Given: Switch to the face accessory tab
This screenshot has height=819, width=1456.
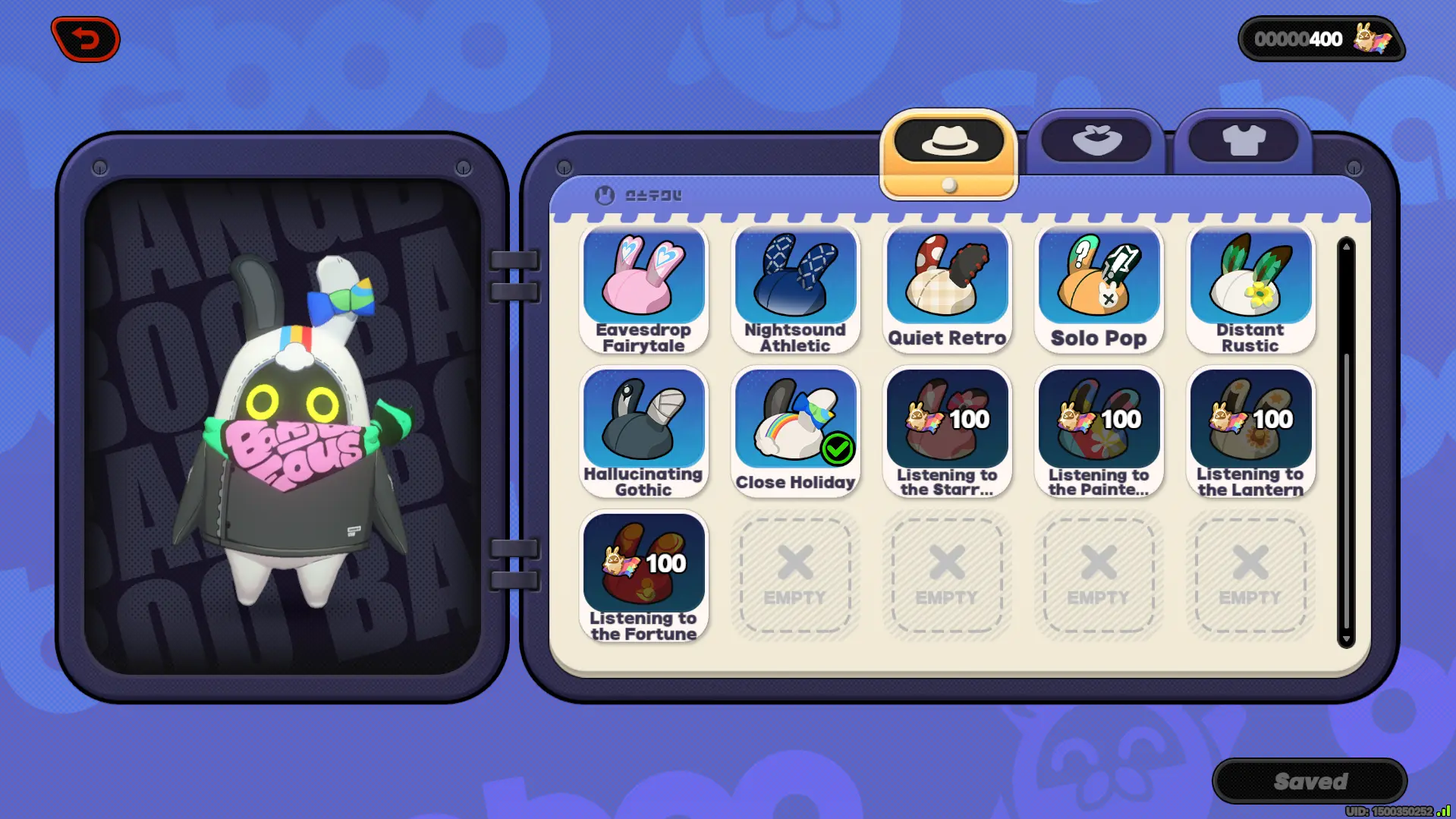Looking at the screenshot, I should [x=1096, y=139].
